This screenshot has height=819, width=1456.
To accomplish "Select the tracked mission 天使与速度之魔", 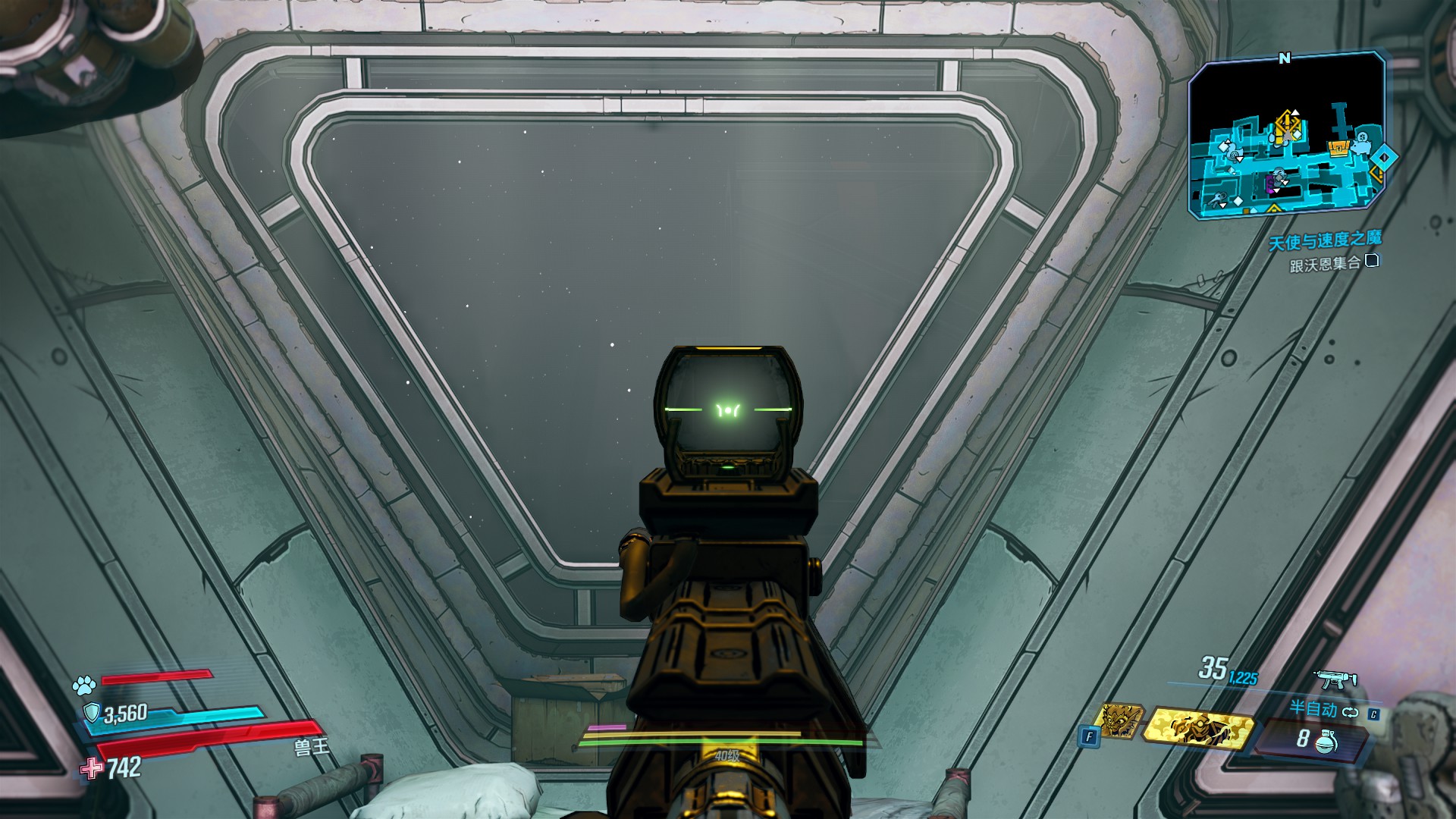I will pyautogui.click(x=1325, y=241).
